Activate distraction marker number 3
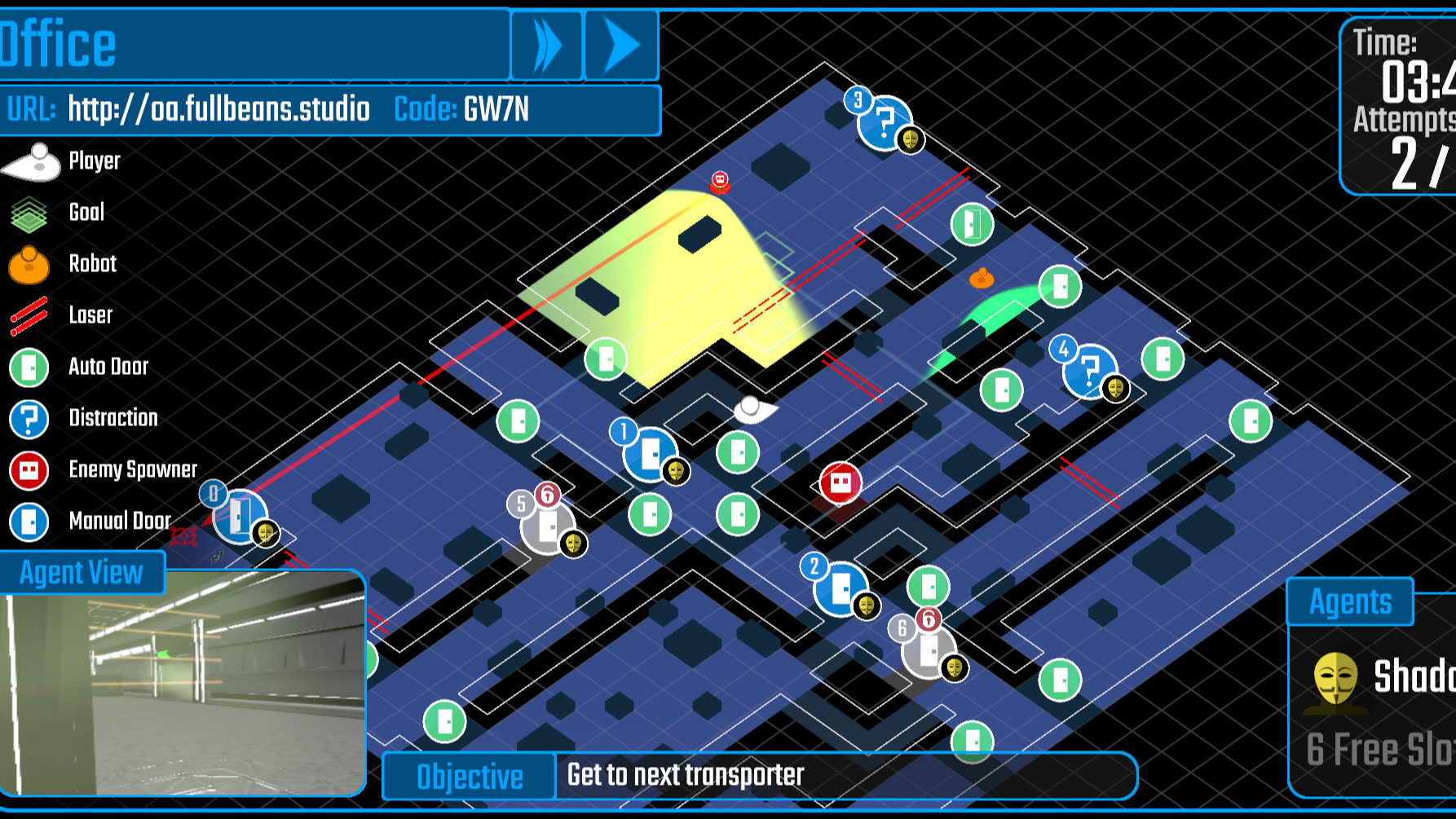The height and width of the screenshot is (819, 1456). (x=884, y=123)
